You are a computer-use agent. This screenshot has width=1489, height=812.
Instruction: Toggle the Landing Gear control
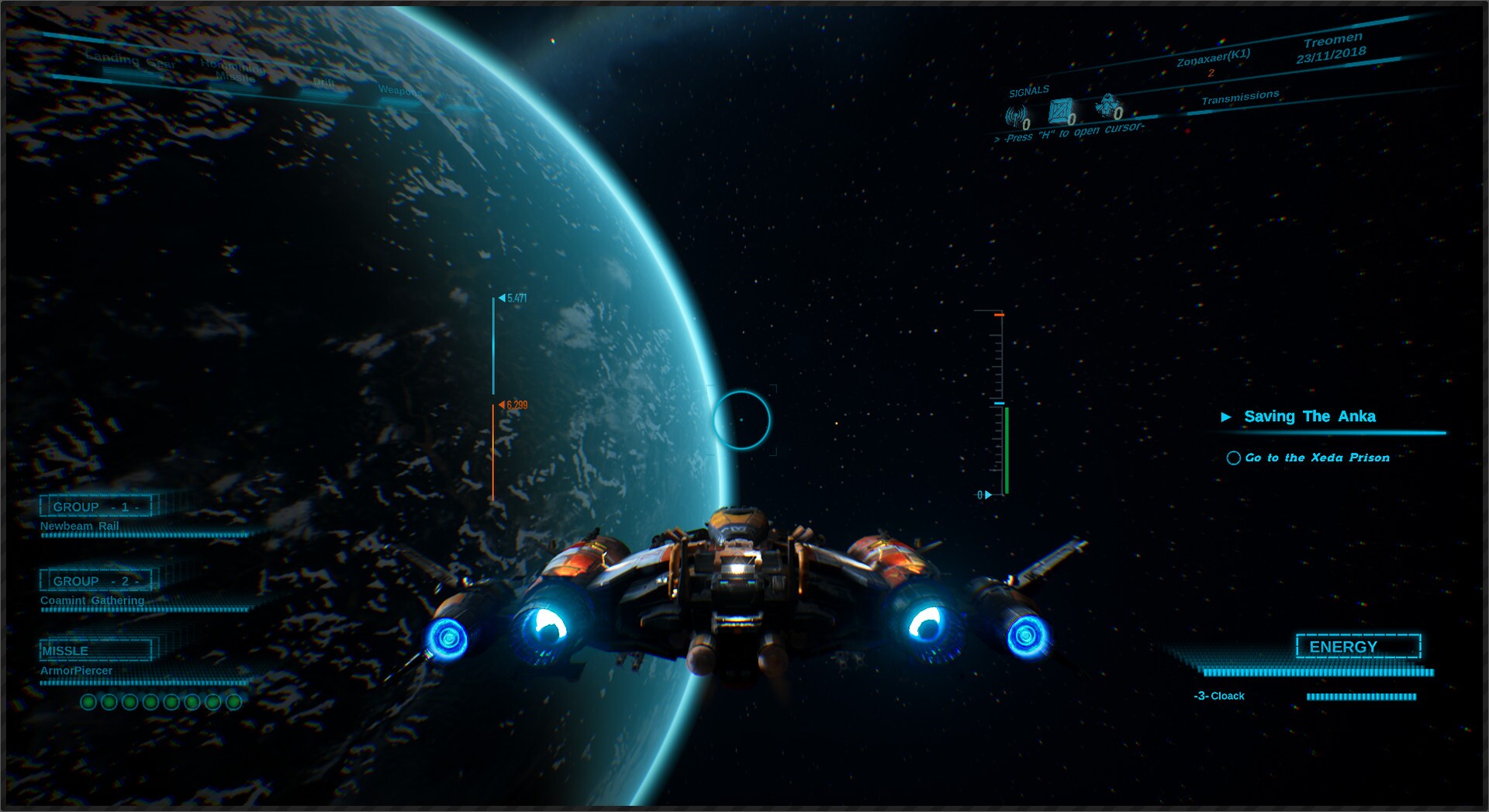(130, 61)
